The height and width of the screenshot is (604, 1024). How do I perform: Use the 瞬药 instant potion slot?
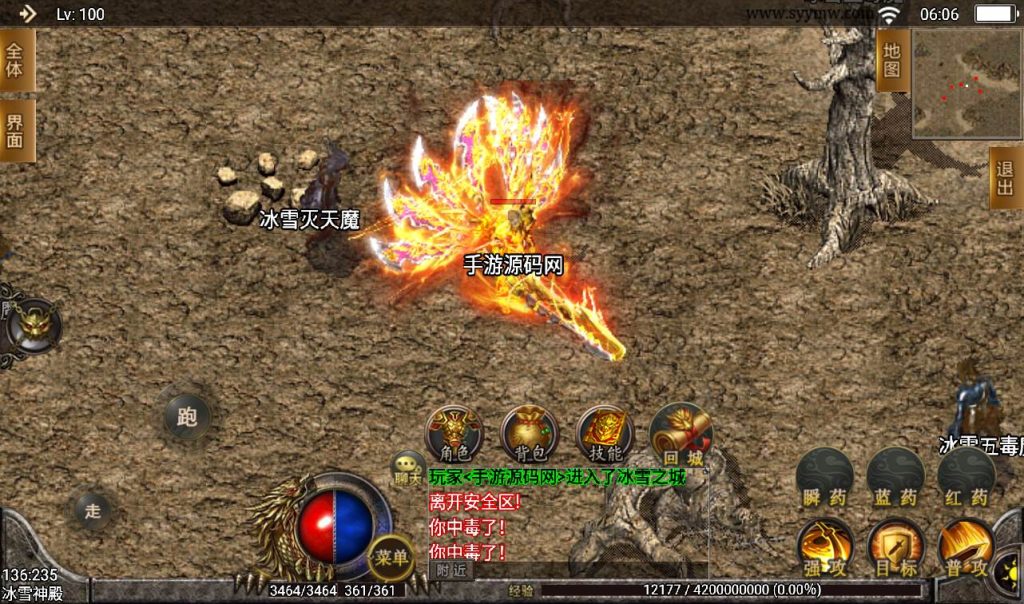[825, 475]
